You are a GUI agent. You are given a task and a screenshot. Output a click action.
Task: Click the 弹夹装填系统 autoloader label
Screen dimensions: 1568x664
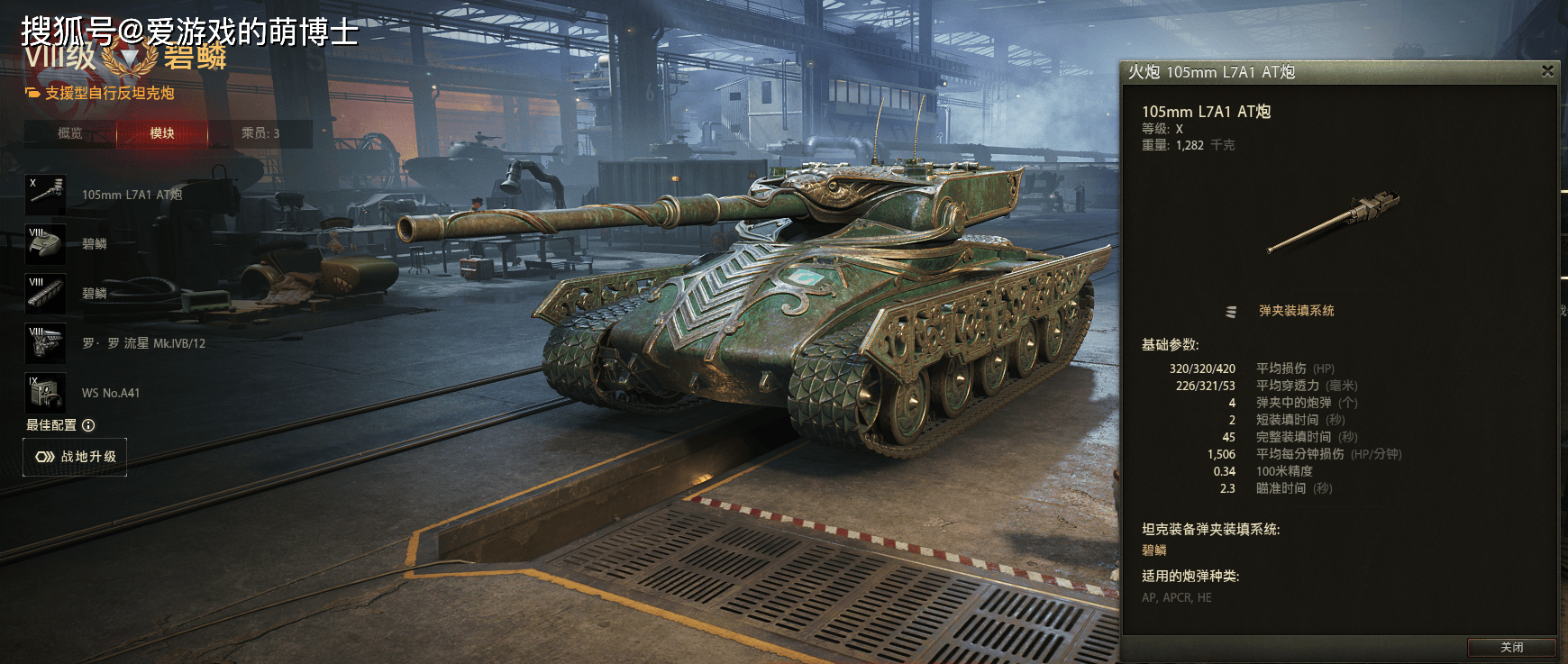(x=1296, y=311)
